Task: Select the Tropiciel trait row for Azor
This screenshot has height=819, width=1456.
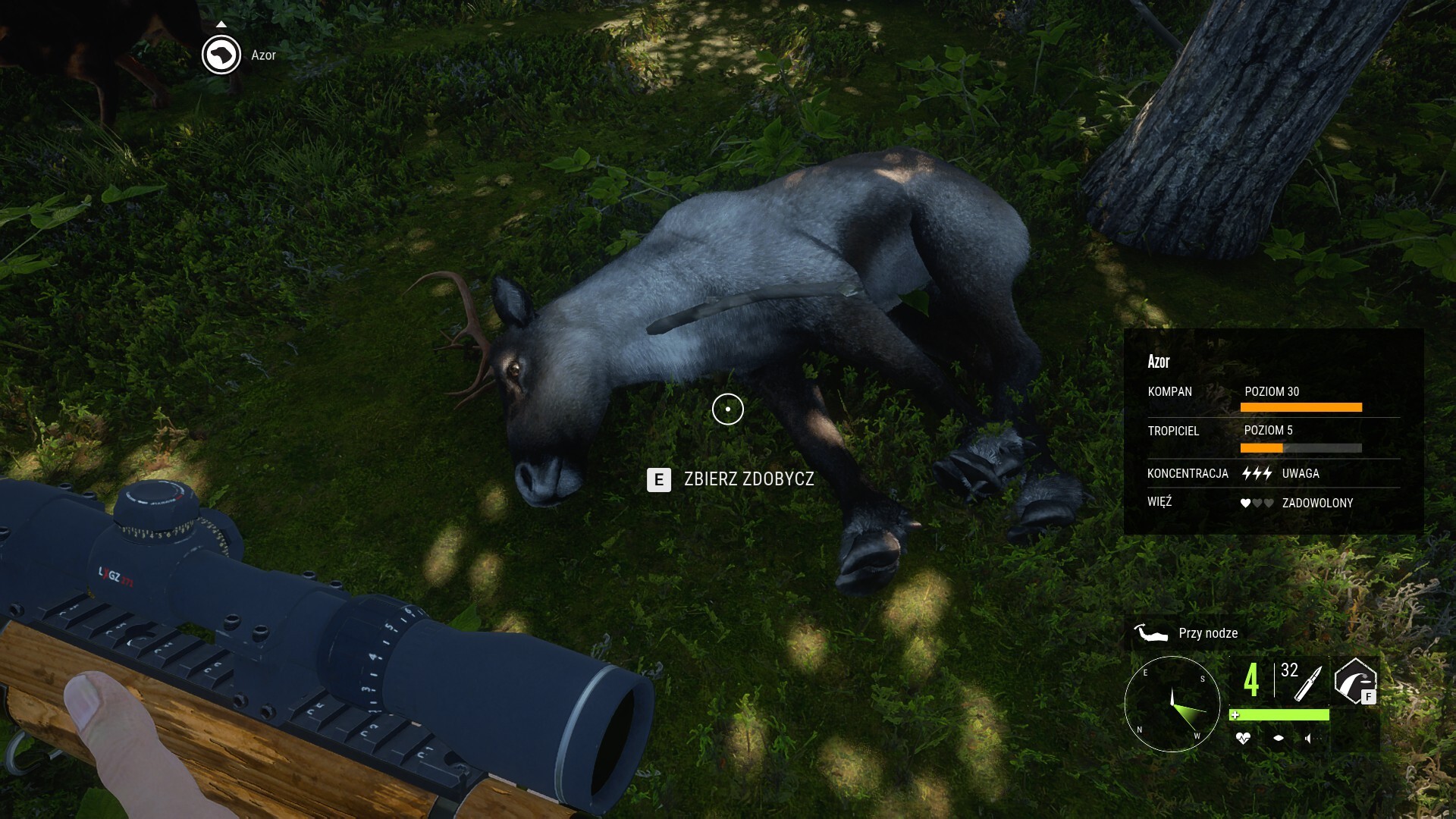Action: (1273, 437)
